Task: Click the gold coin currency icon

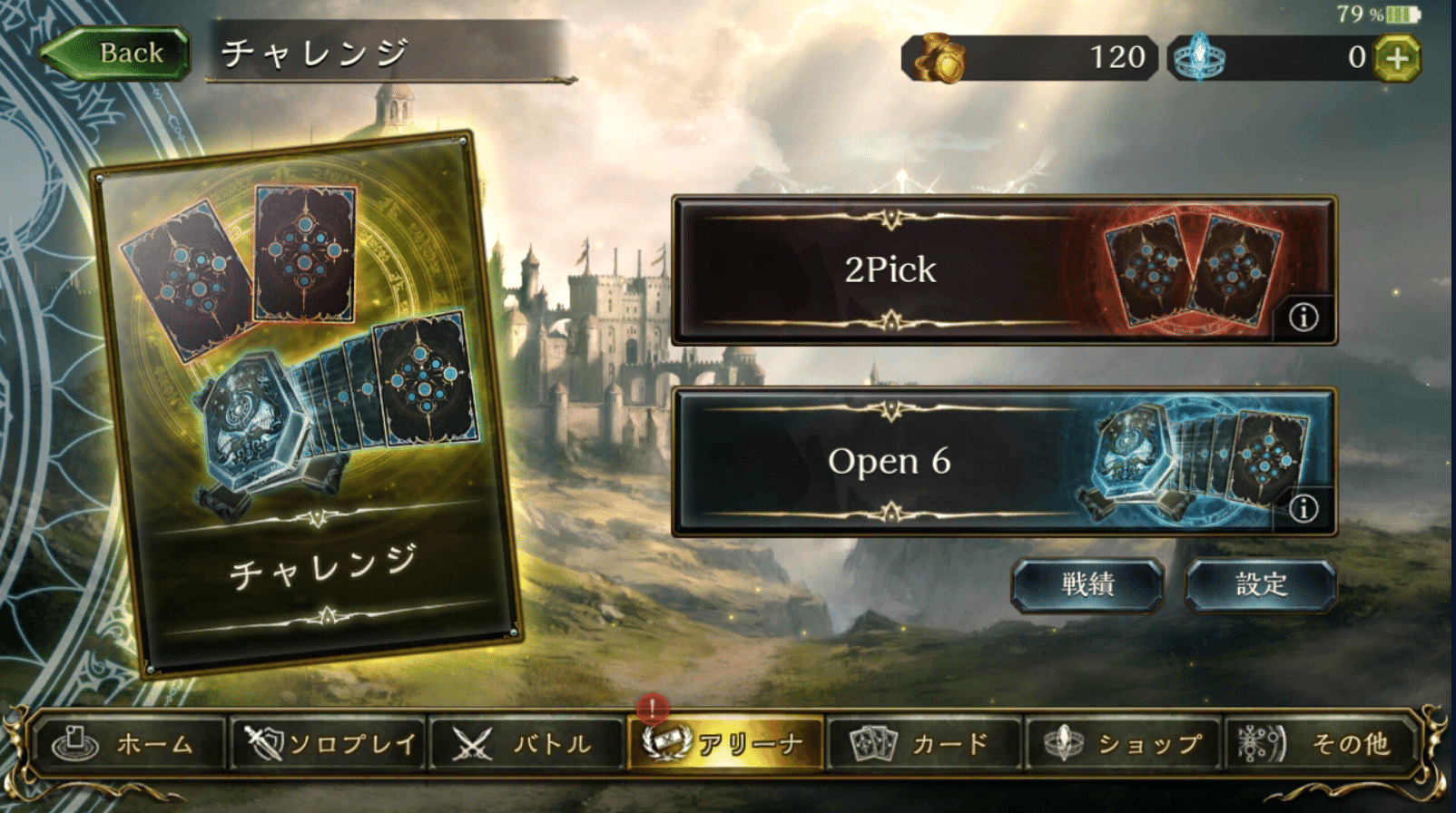Action: click(941, 58)
